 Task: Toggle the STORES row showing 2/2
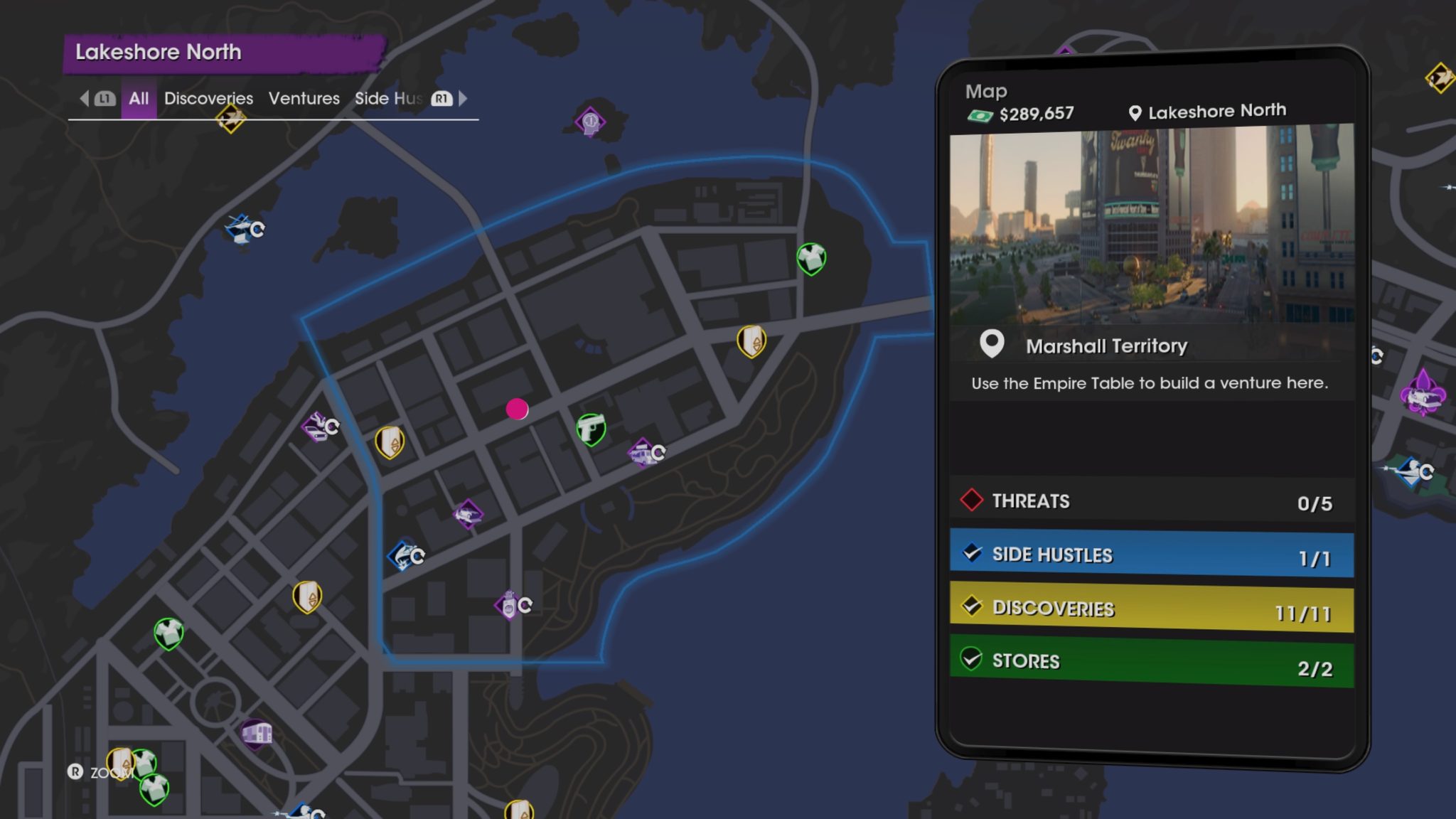click(x=1152, y=660)
